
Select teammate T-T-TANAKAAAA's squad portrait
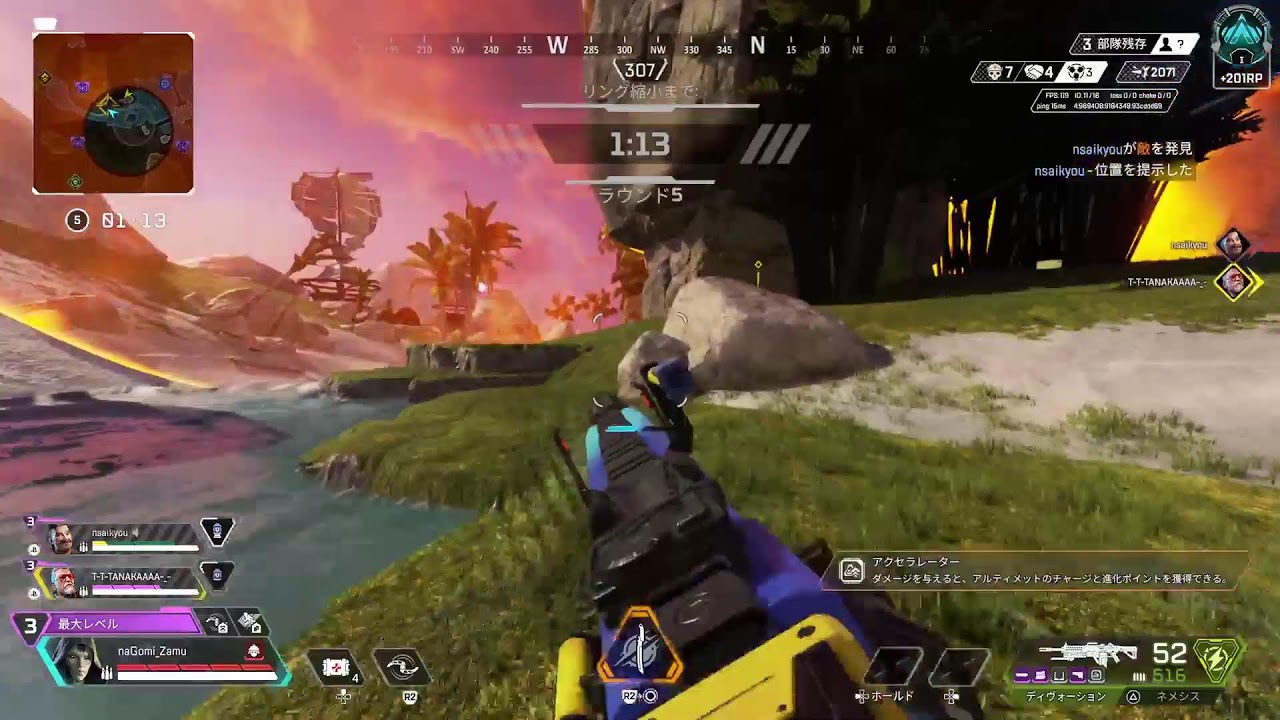62,580
